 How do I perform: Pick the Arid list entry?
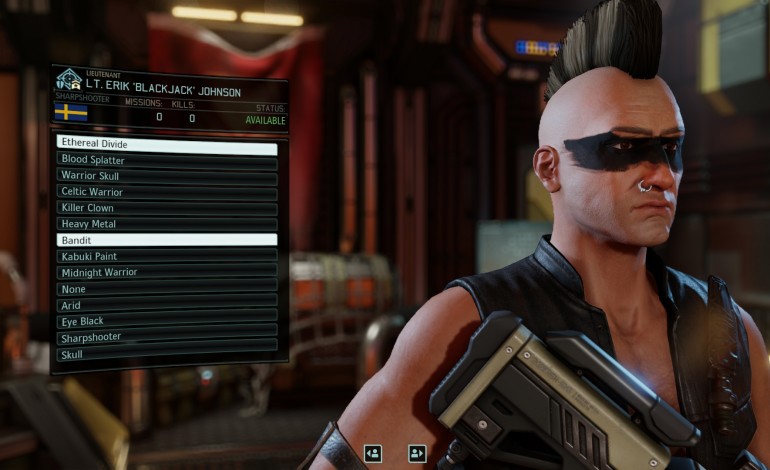pyautogui.click(x=167, y=305)
